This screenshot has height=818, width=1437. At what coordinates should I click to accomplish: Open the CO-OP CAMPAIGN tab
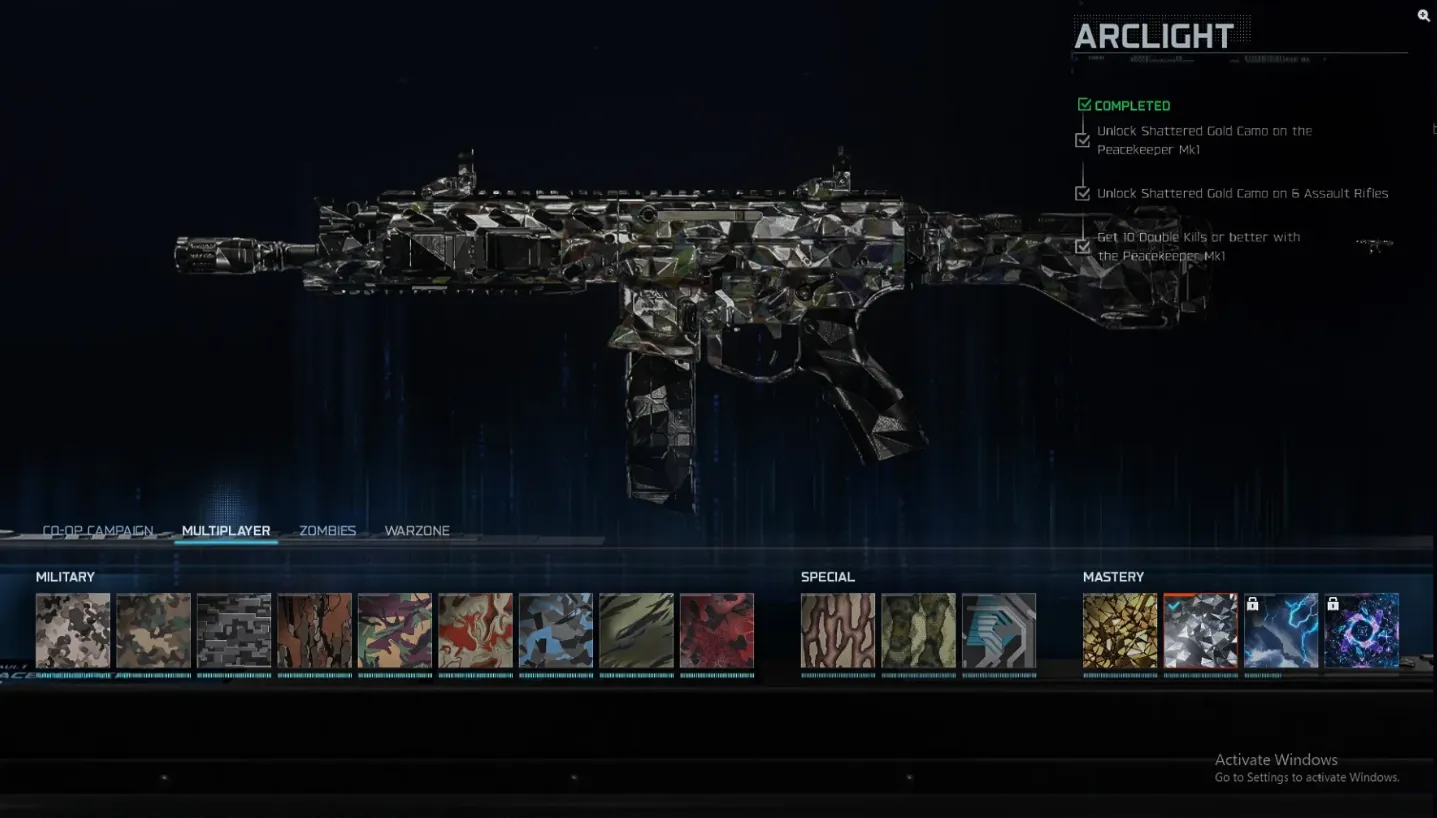click(96, 530)
